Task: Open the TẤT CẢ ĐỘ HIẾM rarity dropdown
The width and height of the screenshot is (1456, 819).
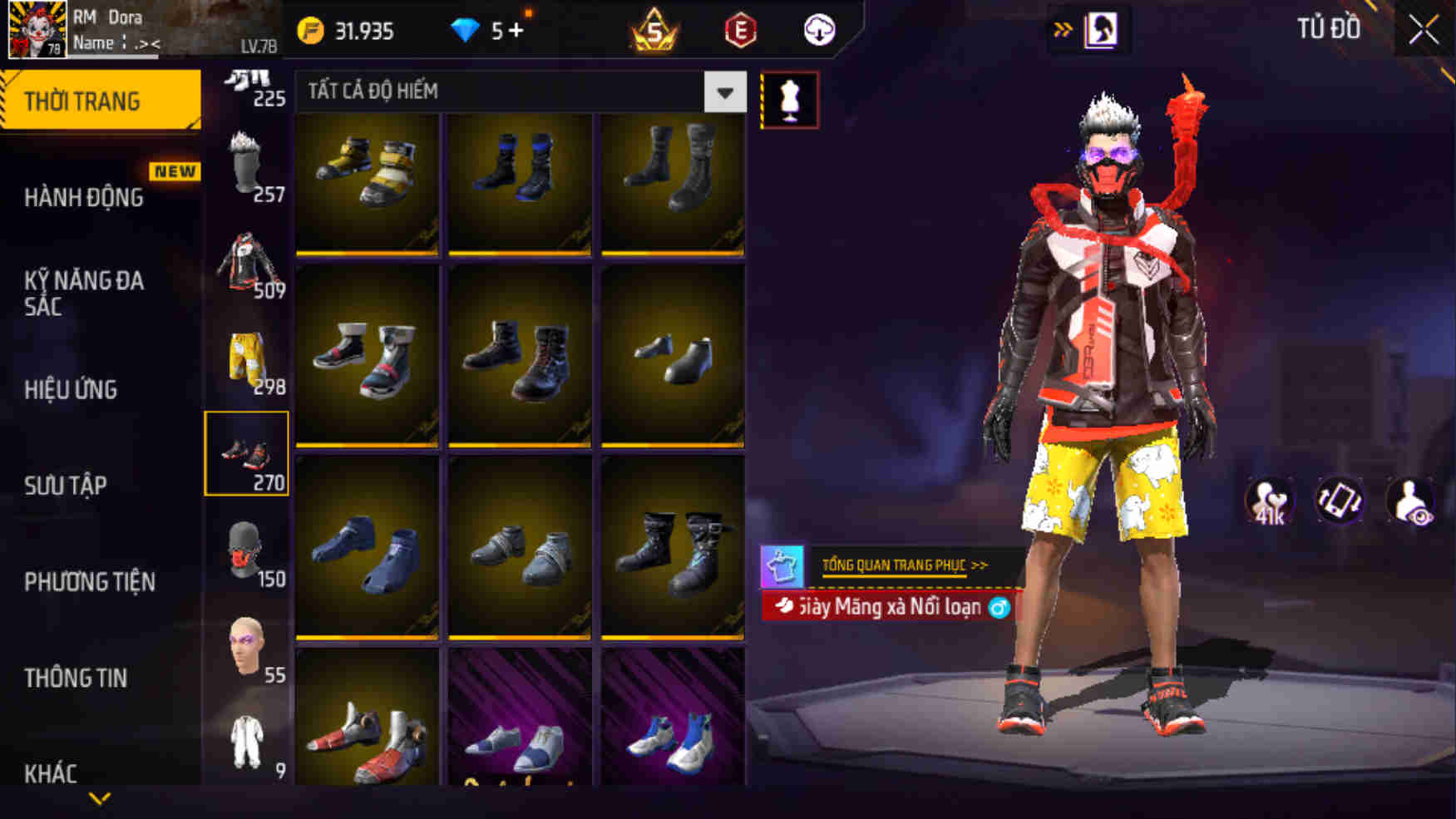Action: tap(723, 92)
